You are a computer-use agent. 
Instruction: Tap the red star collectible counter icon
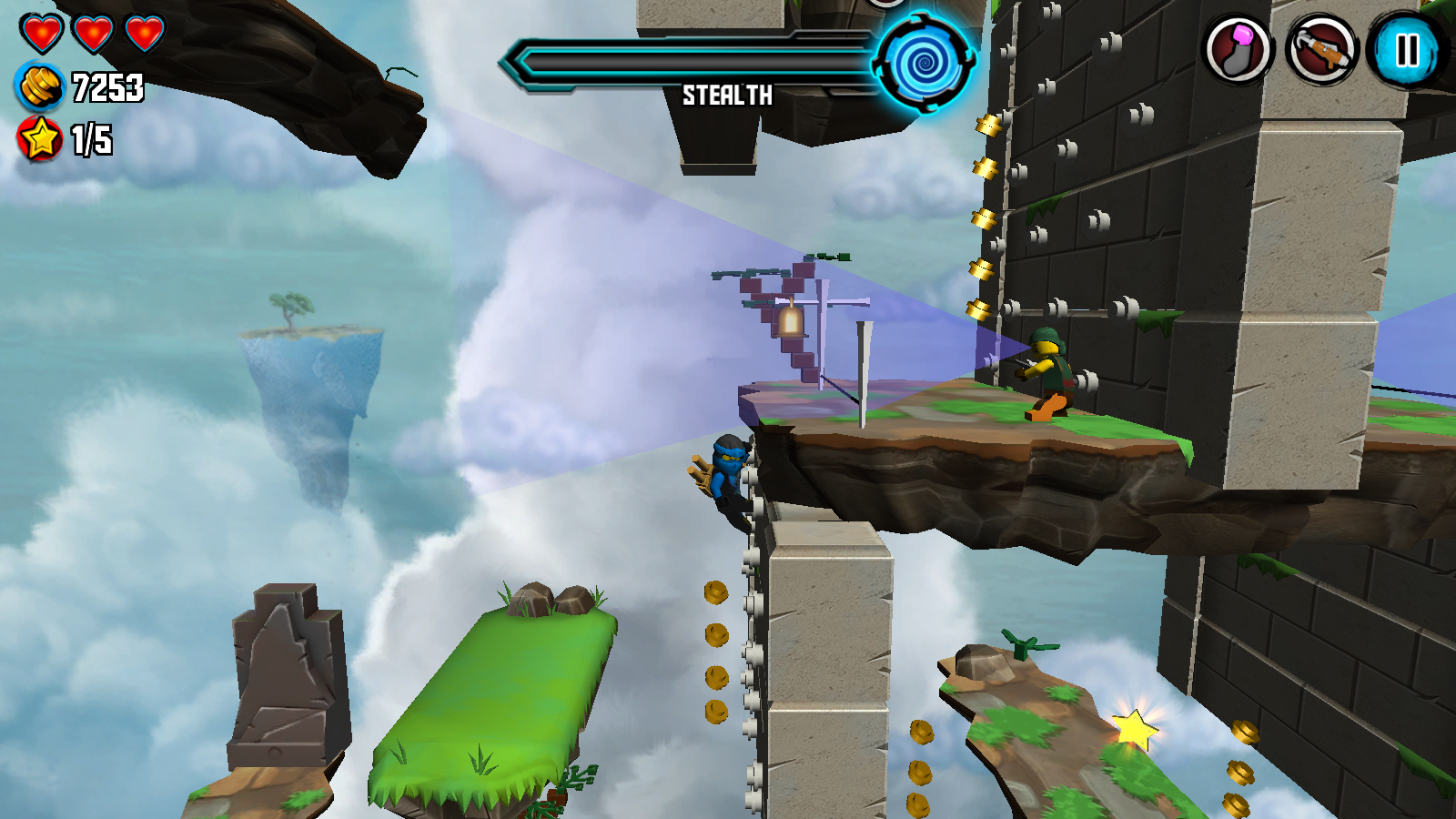pos(36,138)
